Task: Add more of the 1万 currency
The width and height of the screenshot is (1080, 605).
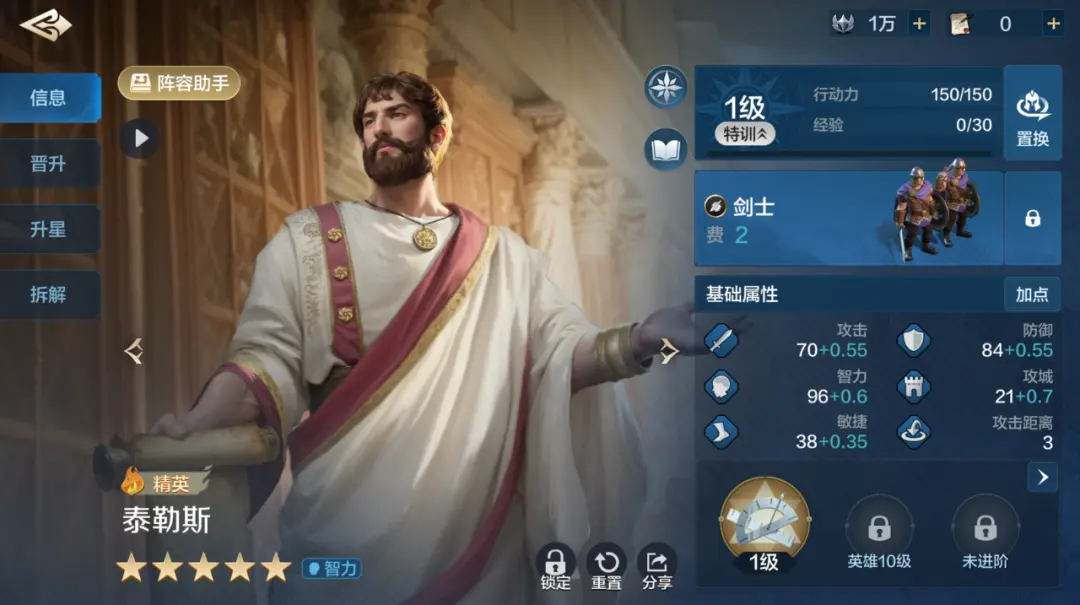Action: [919, 23]
